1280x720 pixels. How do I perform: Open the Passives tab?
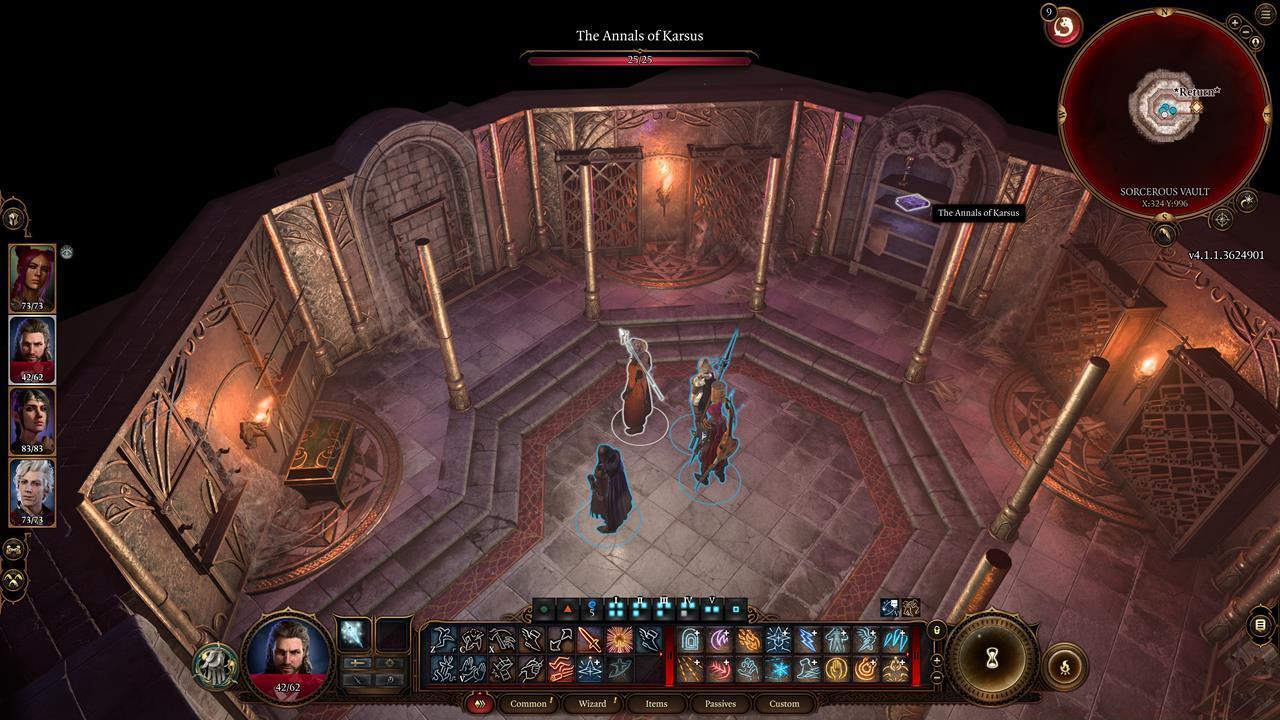721,704
